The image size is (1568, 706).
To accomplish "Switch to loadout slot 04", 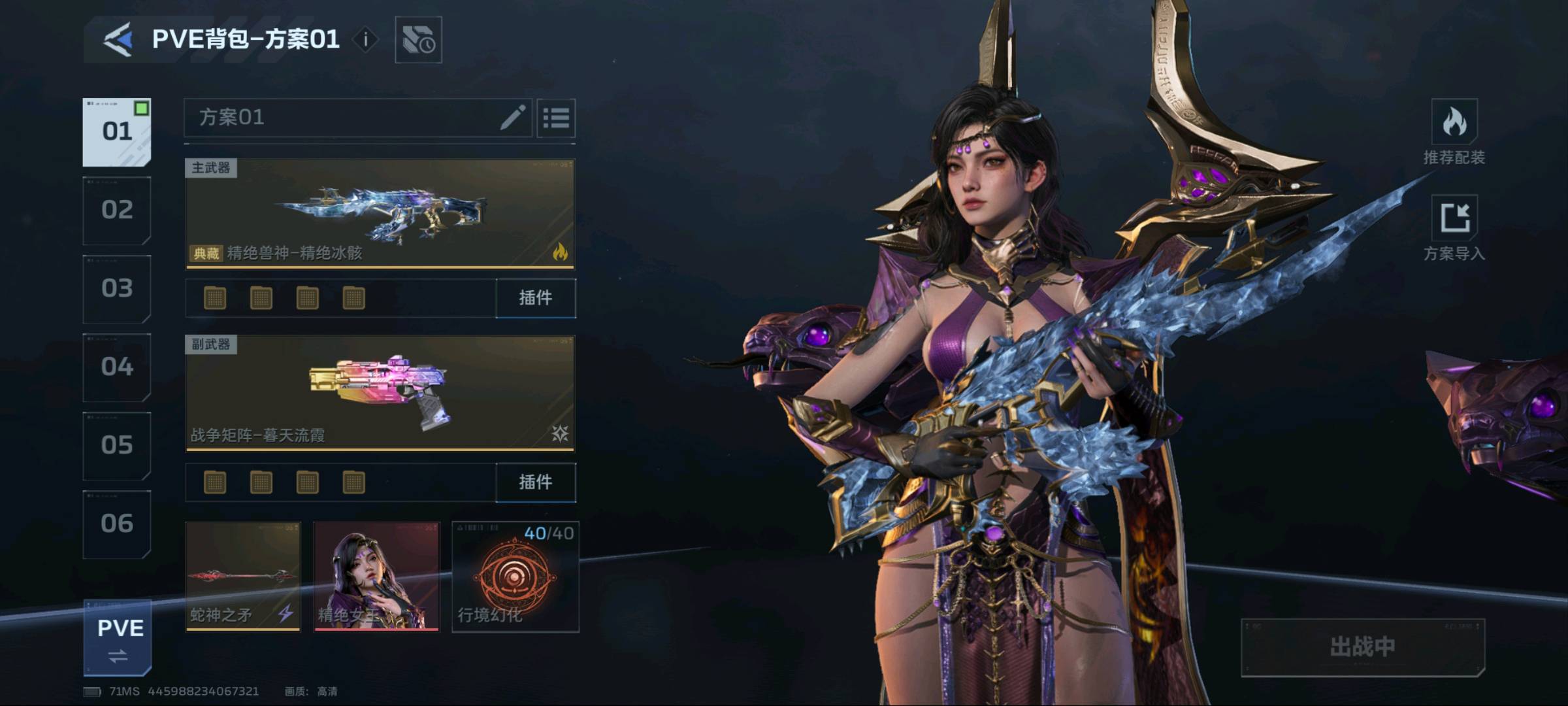I will pyautogui.click(x=117, y=367).
